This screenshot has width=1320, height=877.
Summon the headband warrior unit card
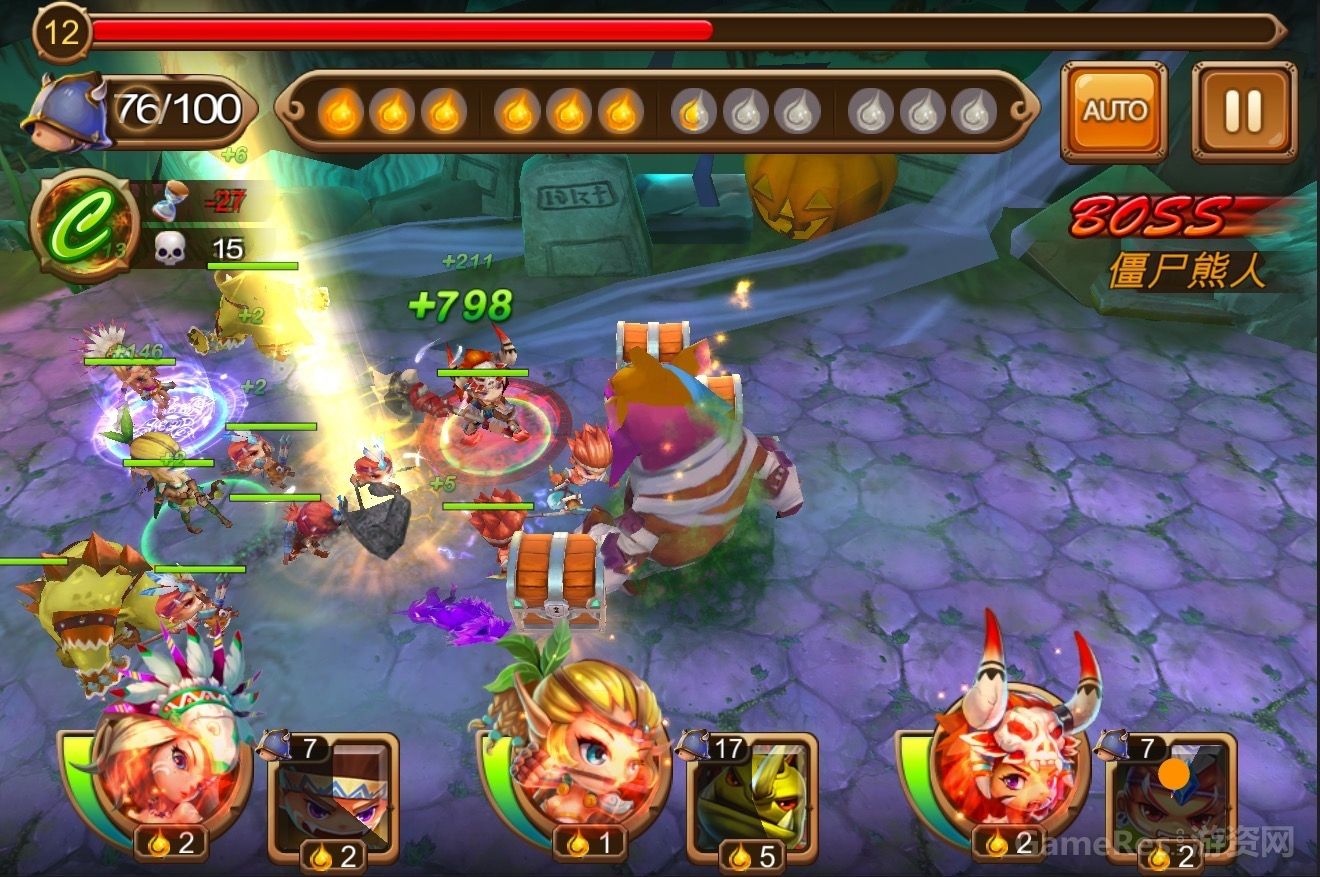pyautogui.click(x=334, y=795)
